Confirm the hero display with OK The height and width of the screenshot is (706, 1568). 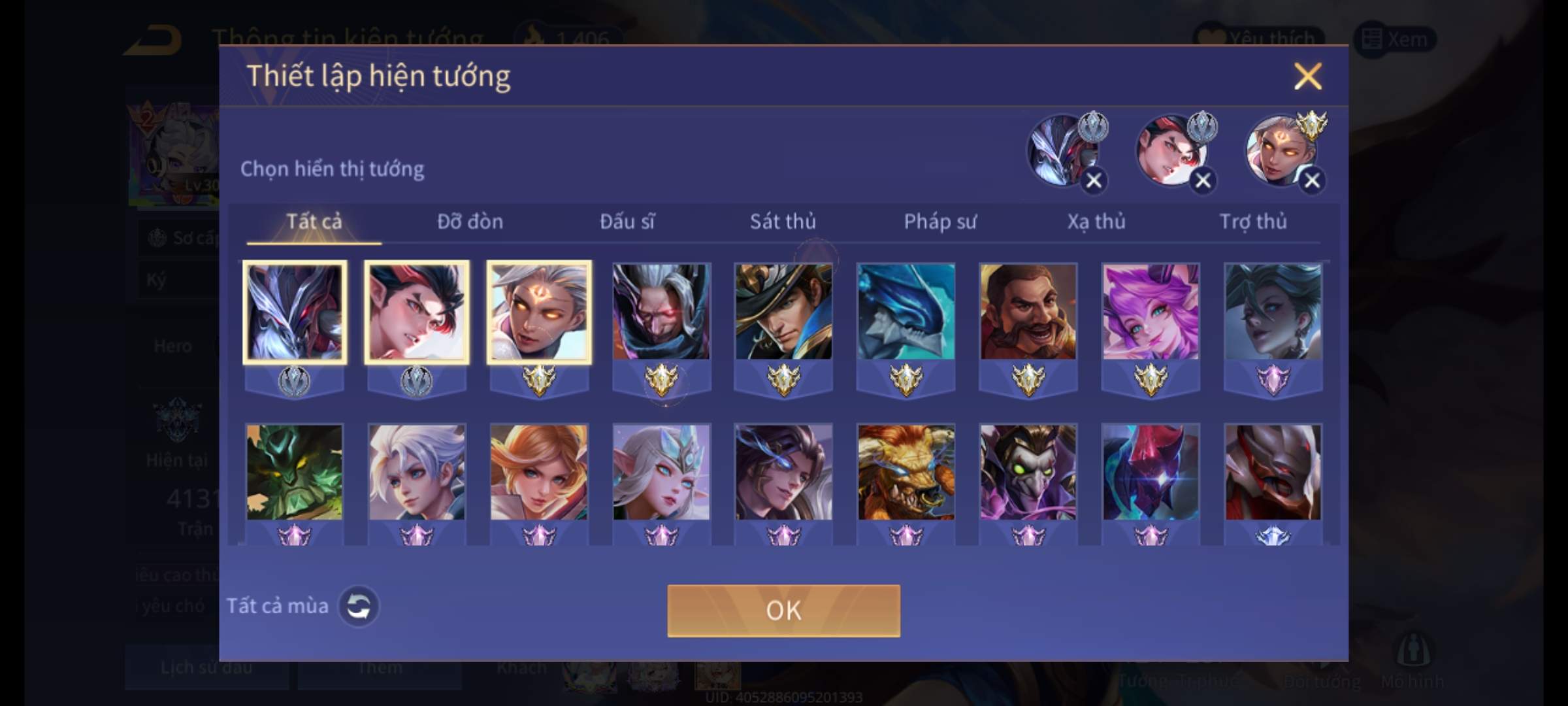pos(783,611)
